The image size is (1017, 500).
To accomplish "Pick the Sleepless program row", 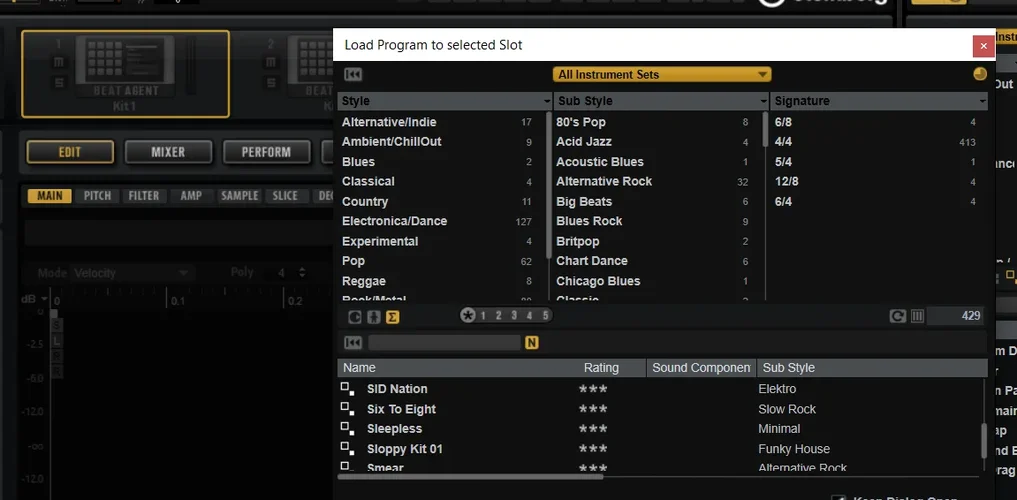I will pos(394,429).
